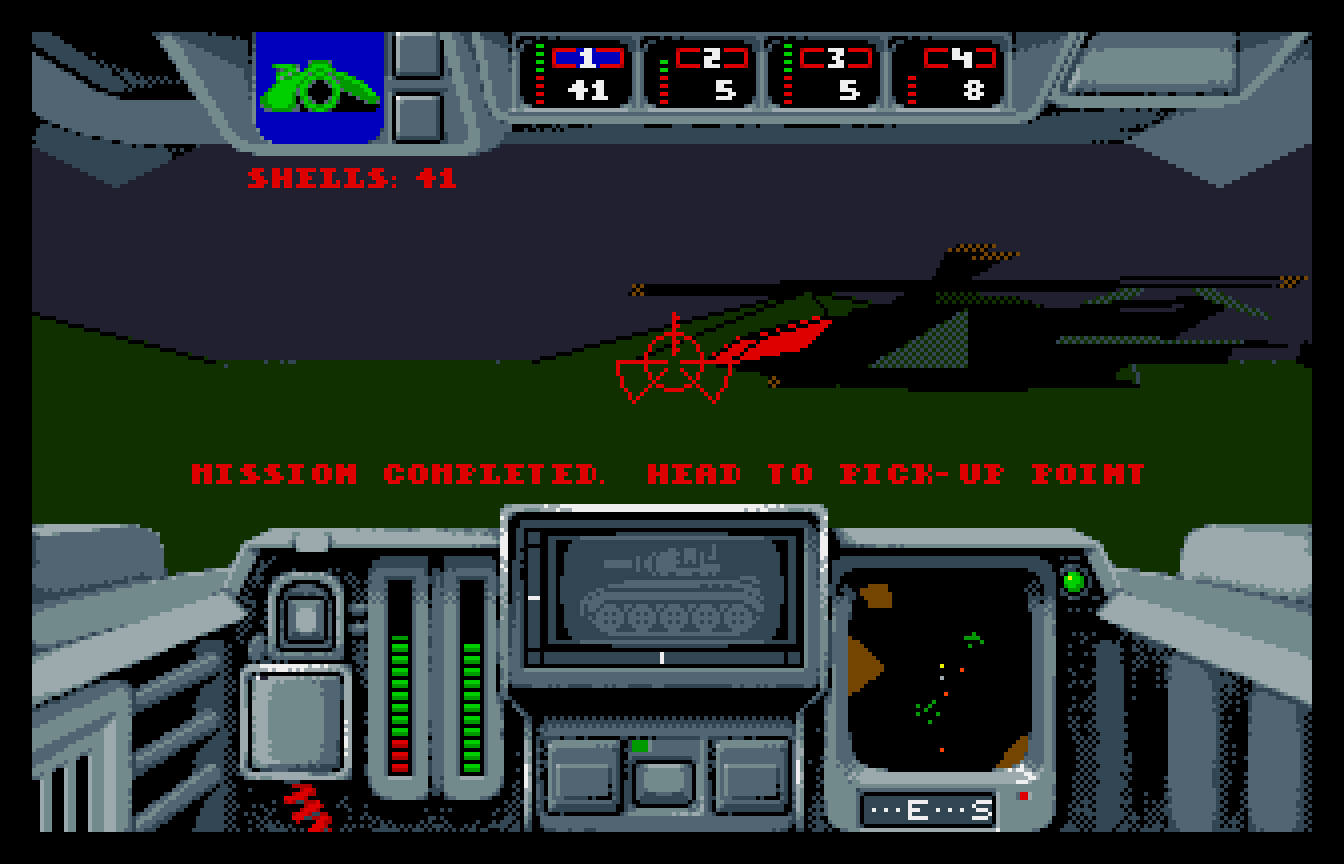Toggle the green status lamp beside the radar
1344x864 pixels.
(x=1075, y=580)
